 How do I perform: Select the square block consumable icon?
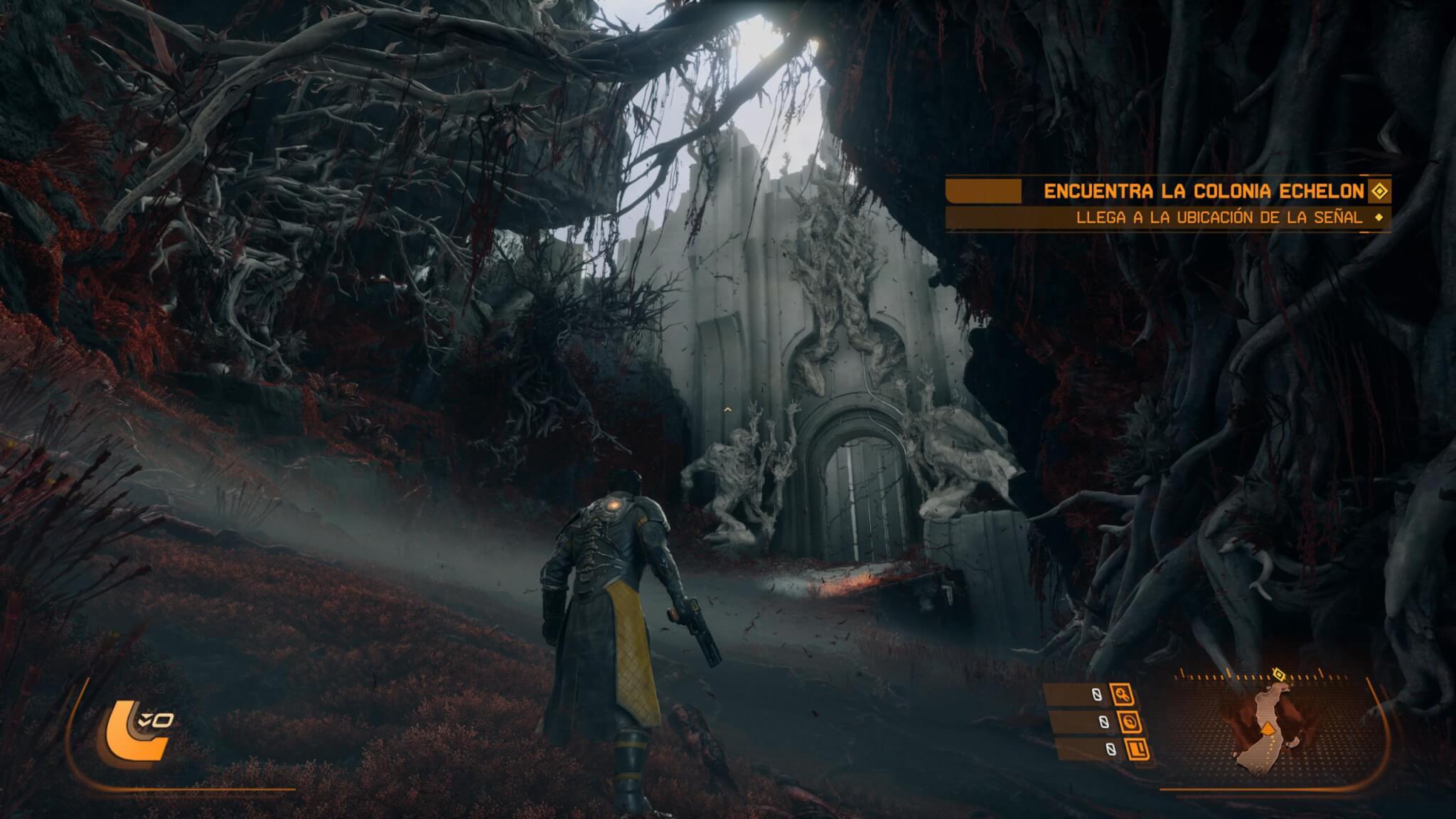tap(1135, 749)
